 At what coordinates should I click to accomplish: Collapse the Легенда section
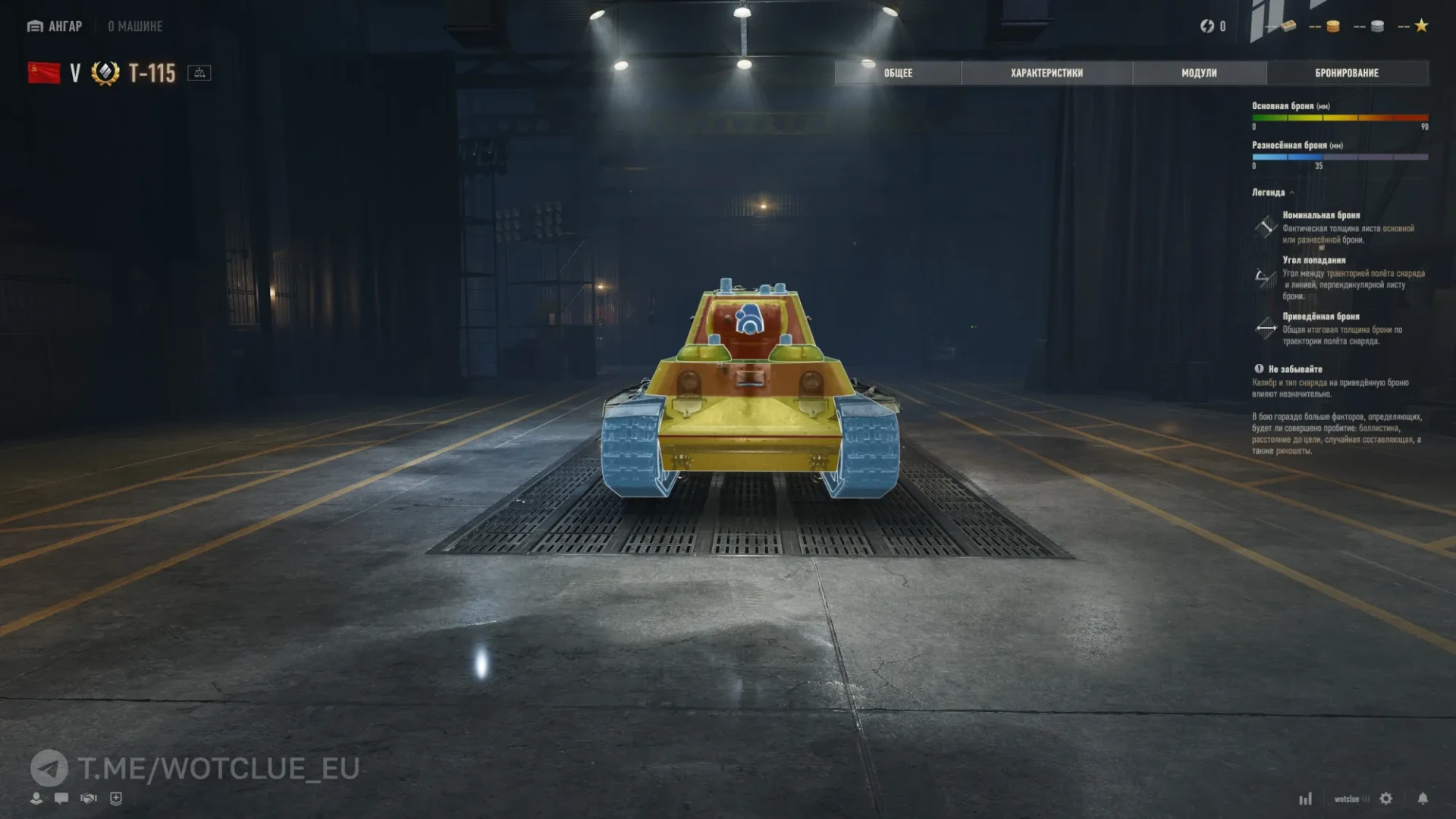pos(1282,192)
